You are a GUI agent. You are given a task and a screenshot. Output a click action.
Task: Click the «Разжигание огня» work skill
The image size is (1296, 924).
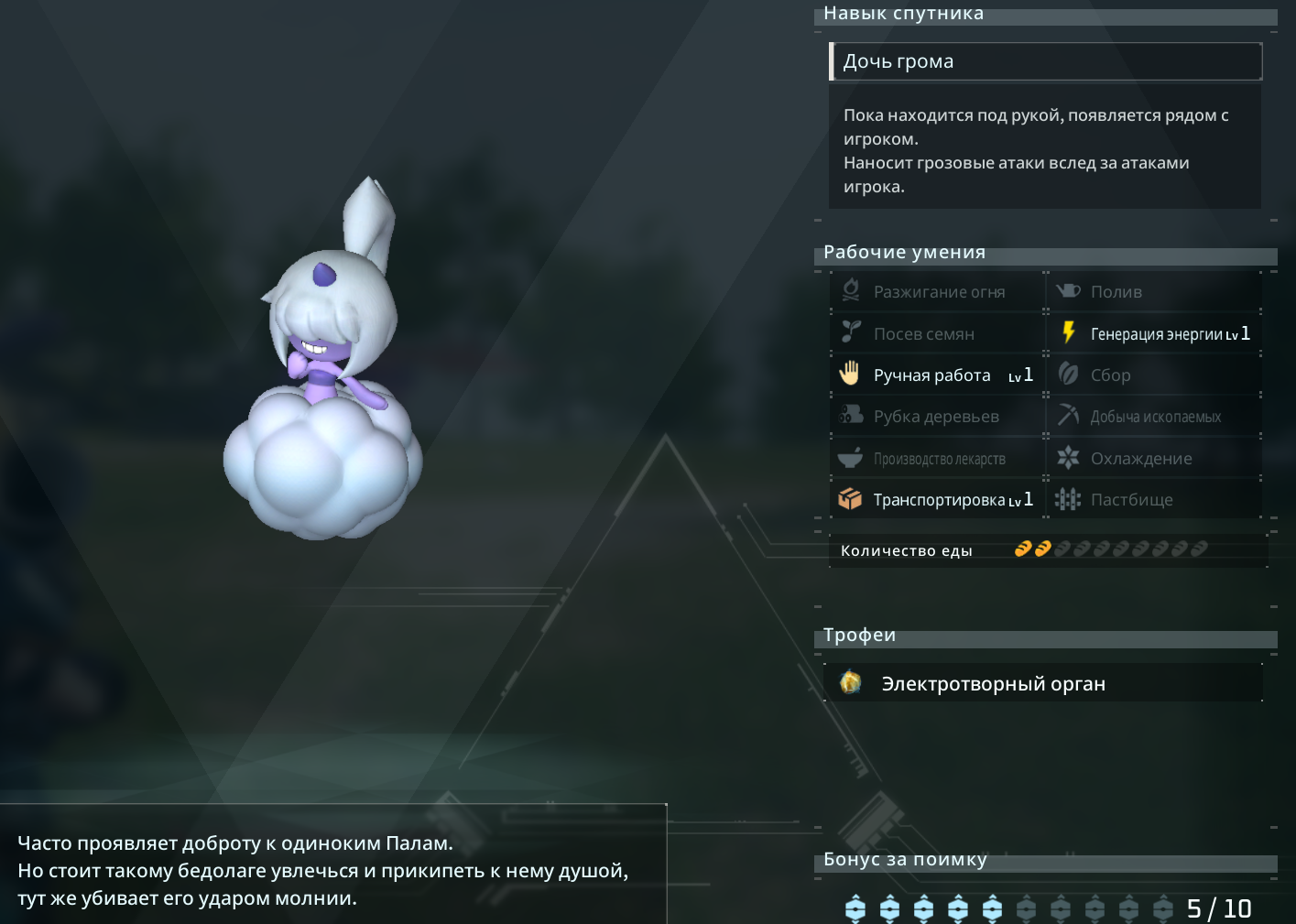pyautogui.click(x=938, y=292)
